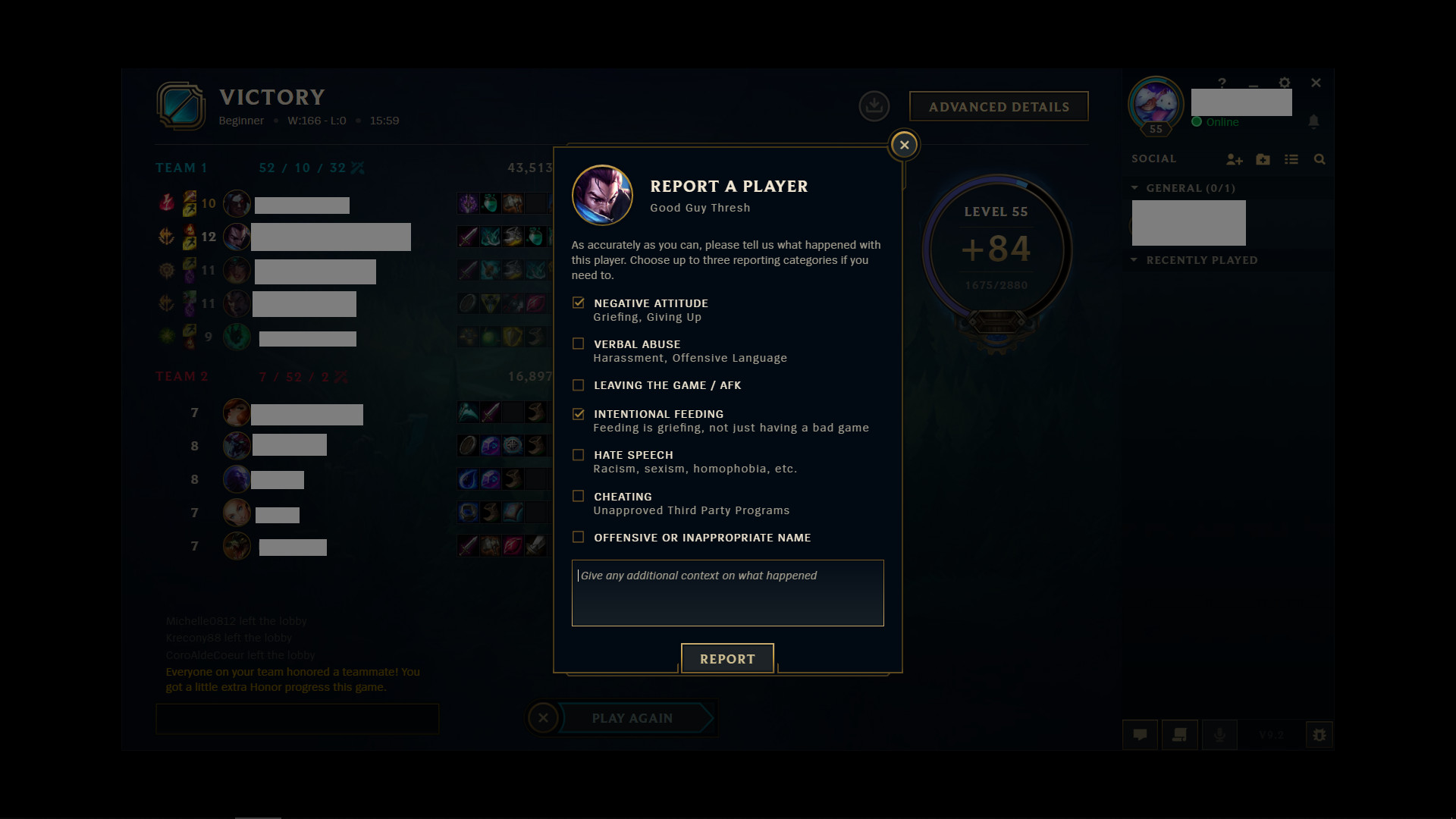Open notifications via the bell icon
Viewport: 1456px width, 819px height.
tap(1314, 121)
